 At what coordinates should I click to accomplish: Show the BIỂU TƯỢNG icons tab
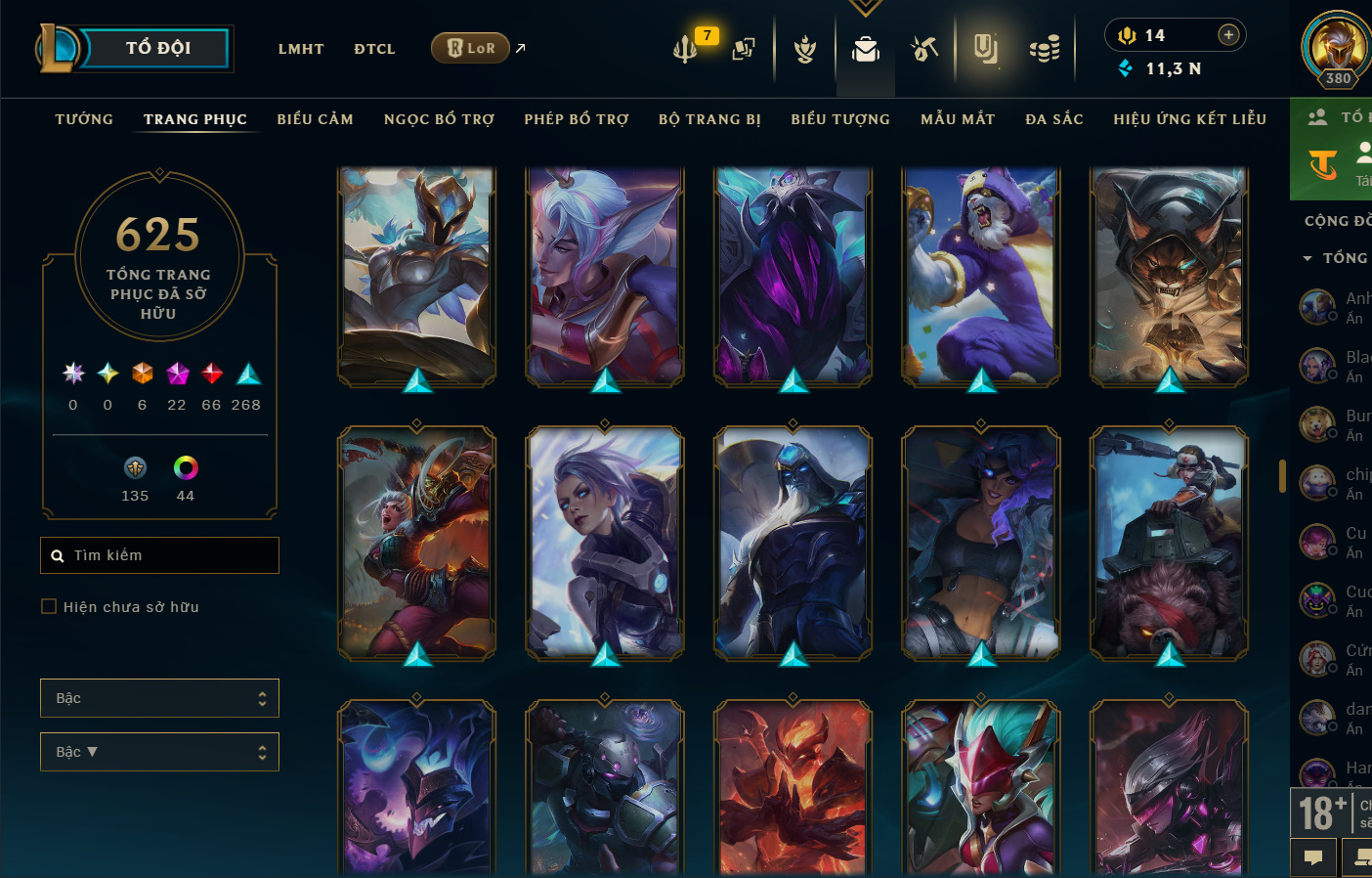840,119
